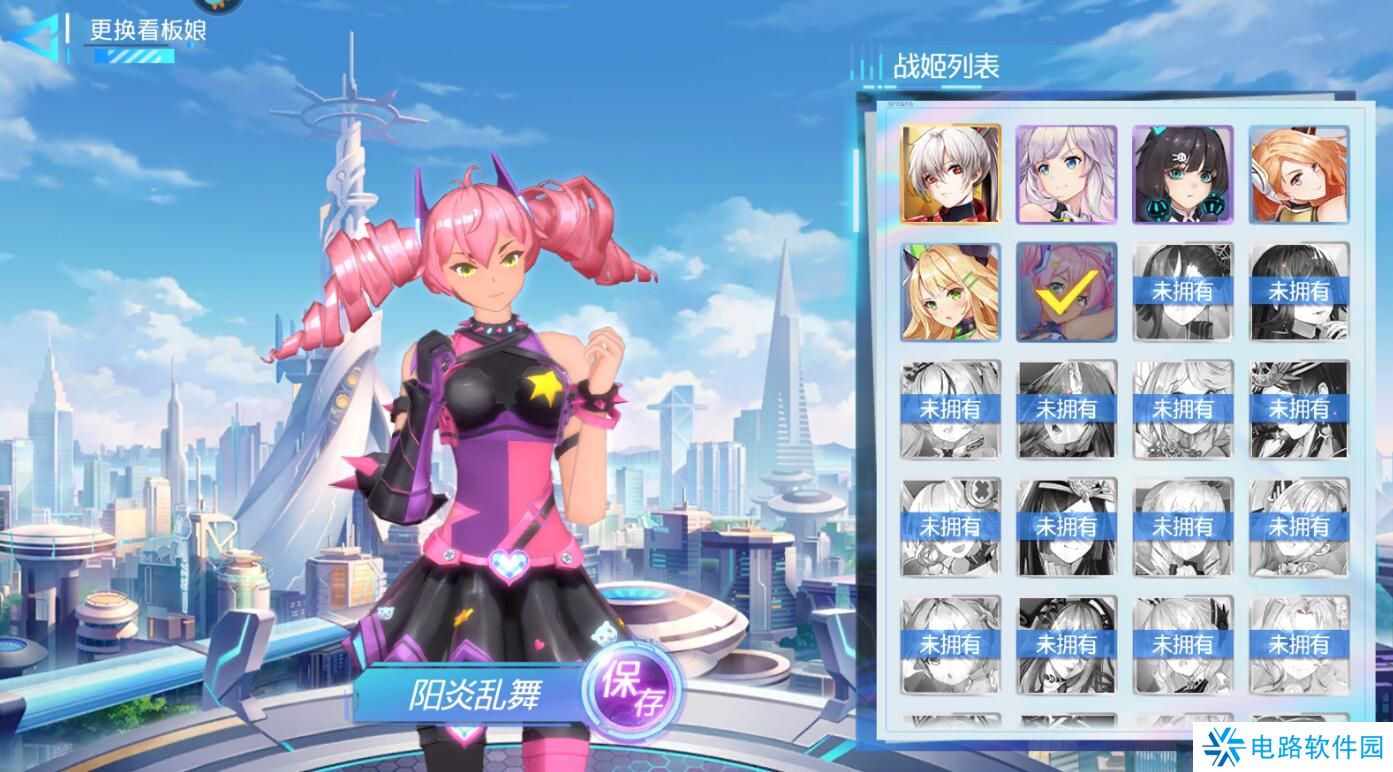
Task: Choose the blonde girl with cat ears
Action: tap(950, 292)
